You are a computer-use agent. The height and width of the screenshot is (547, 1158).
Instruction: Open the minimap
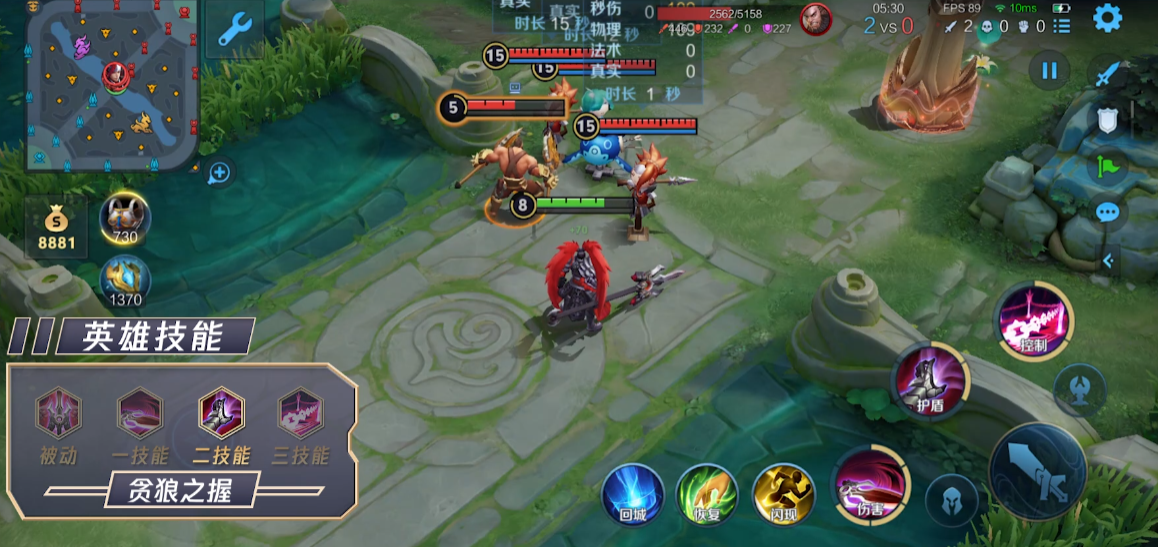[x=110, y=85]
